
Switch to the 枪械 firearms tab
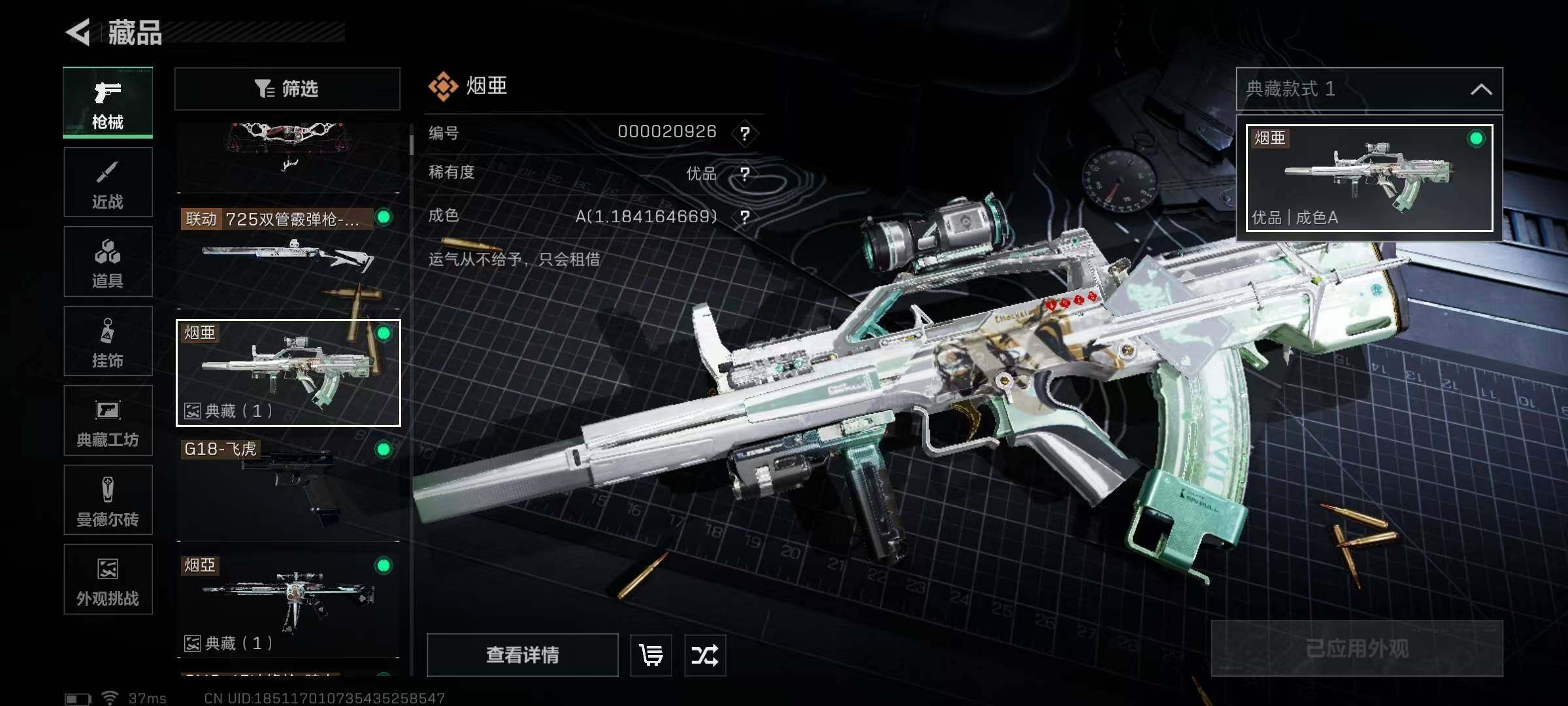[x=108, y=103]
